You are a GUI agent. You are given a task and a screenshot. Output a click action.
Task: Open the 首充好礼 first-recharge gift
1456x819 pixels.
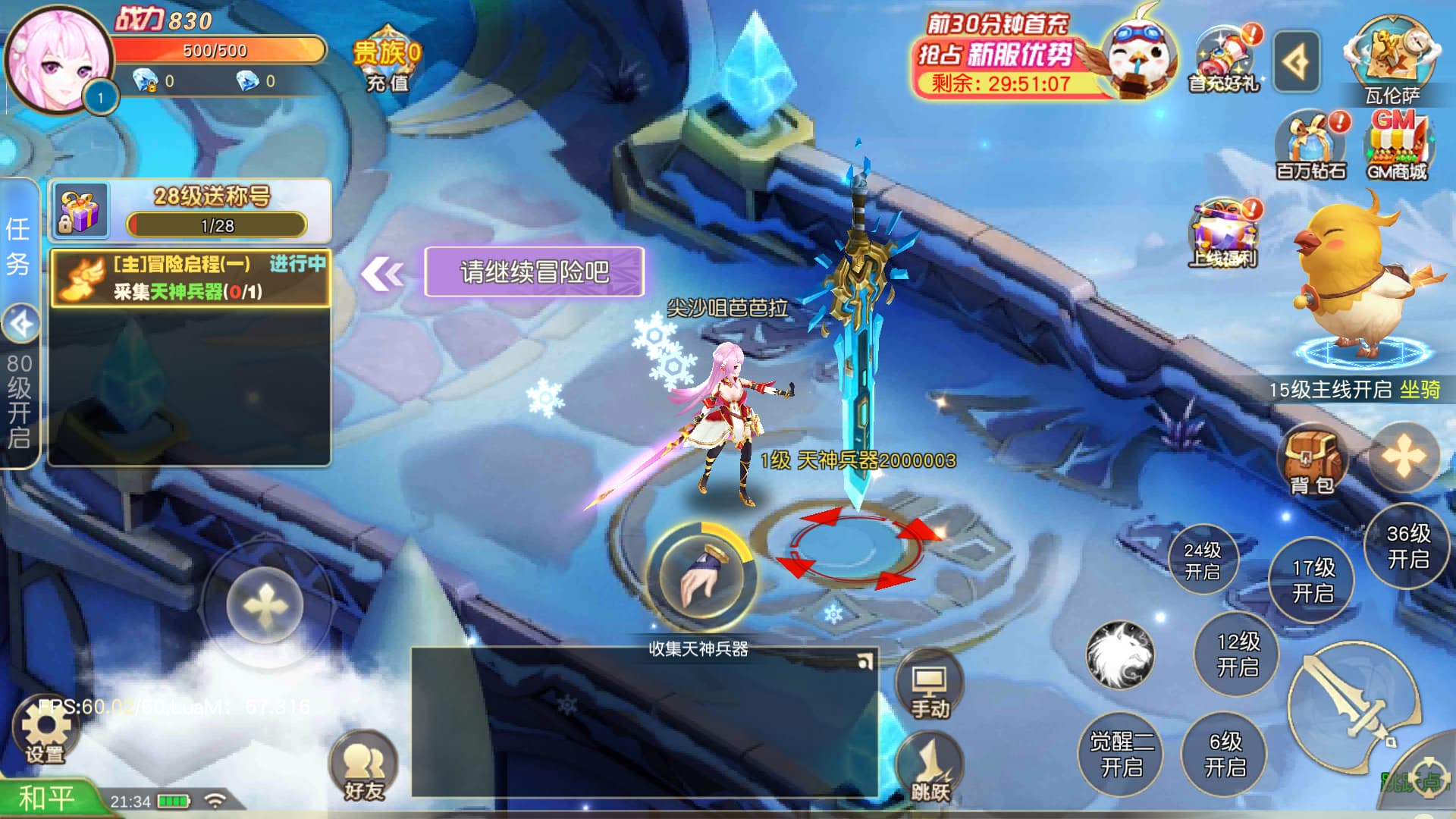click(1224, 61)
